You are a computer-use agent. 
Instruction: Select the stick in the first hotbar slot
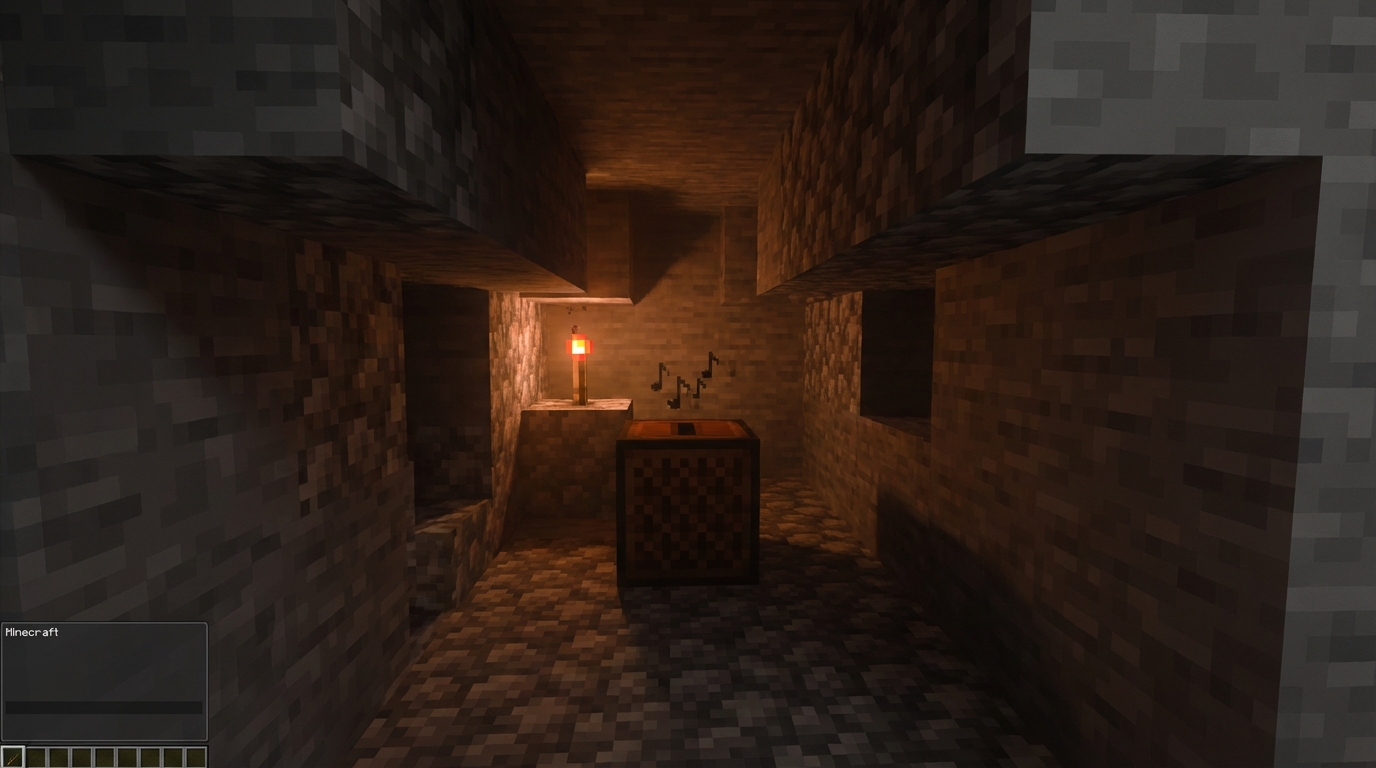coord(14,757)
